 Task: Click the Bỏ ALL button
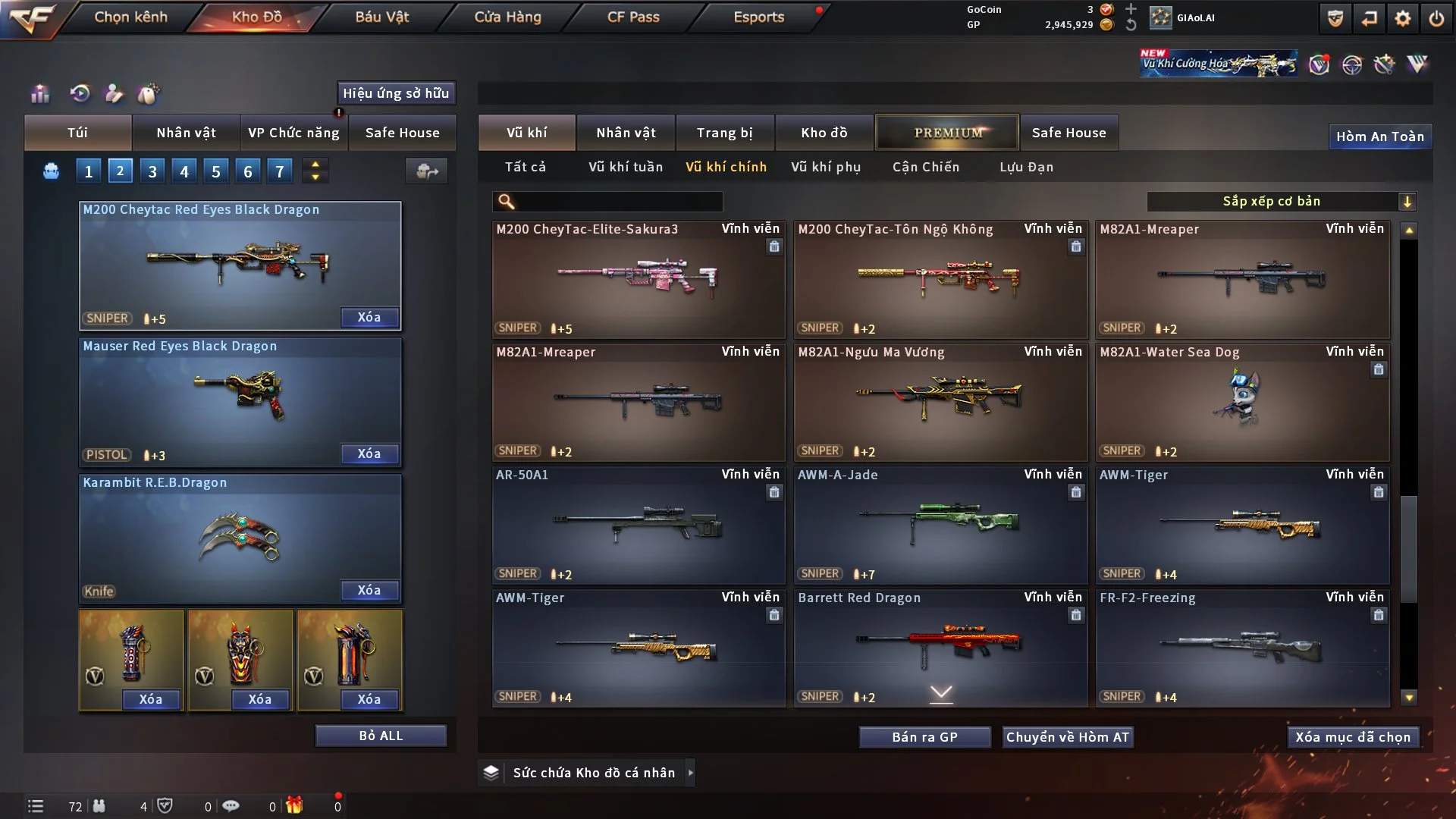tap(381, 736)
